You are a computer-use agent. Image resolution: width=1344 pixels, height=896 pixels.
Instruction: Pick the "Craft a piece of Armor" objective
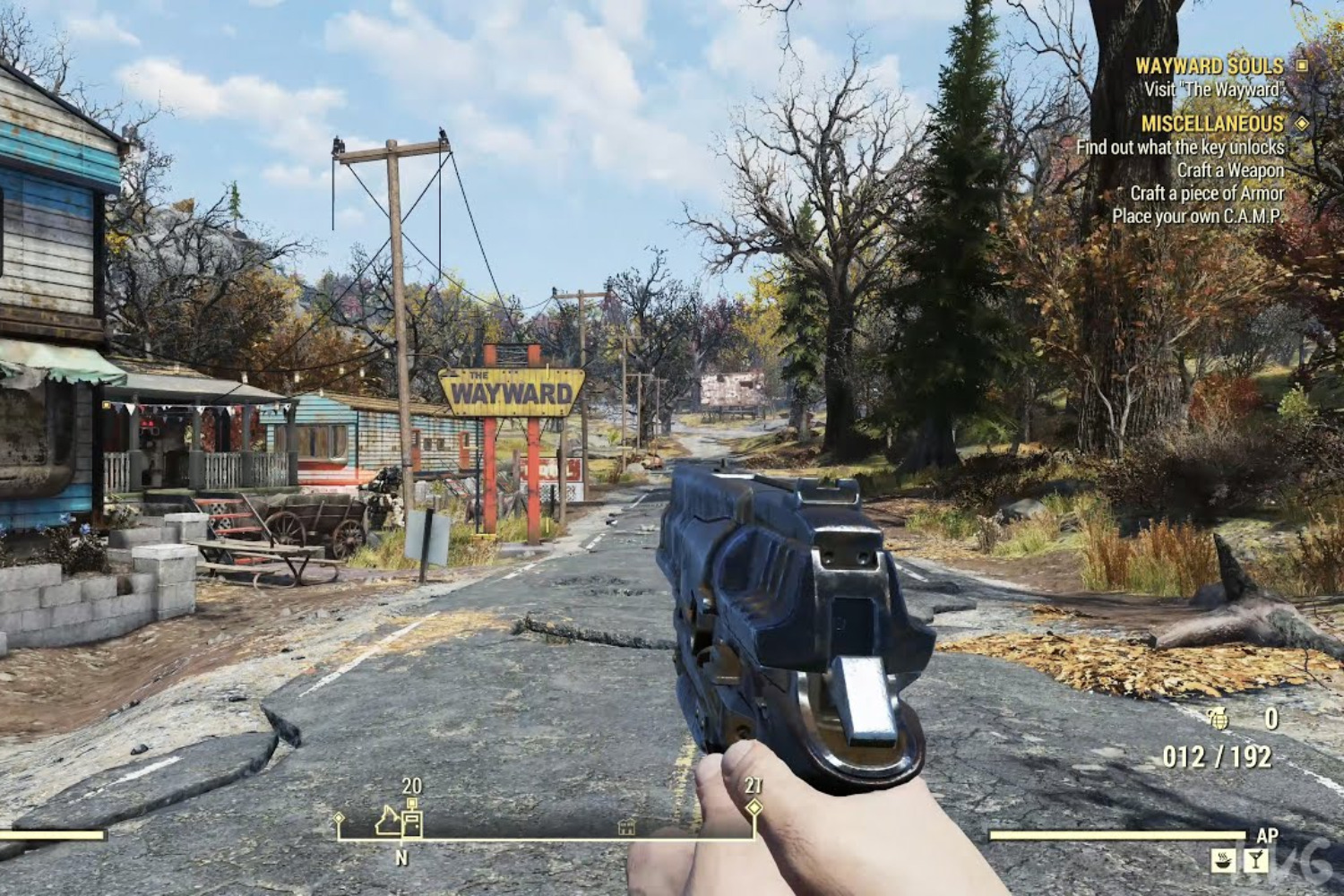coord(1207,194)
